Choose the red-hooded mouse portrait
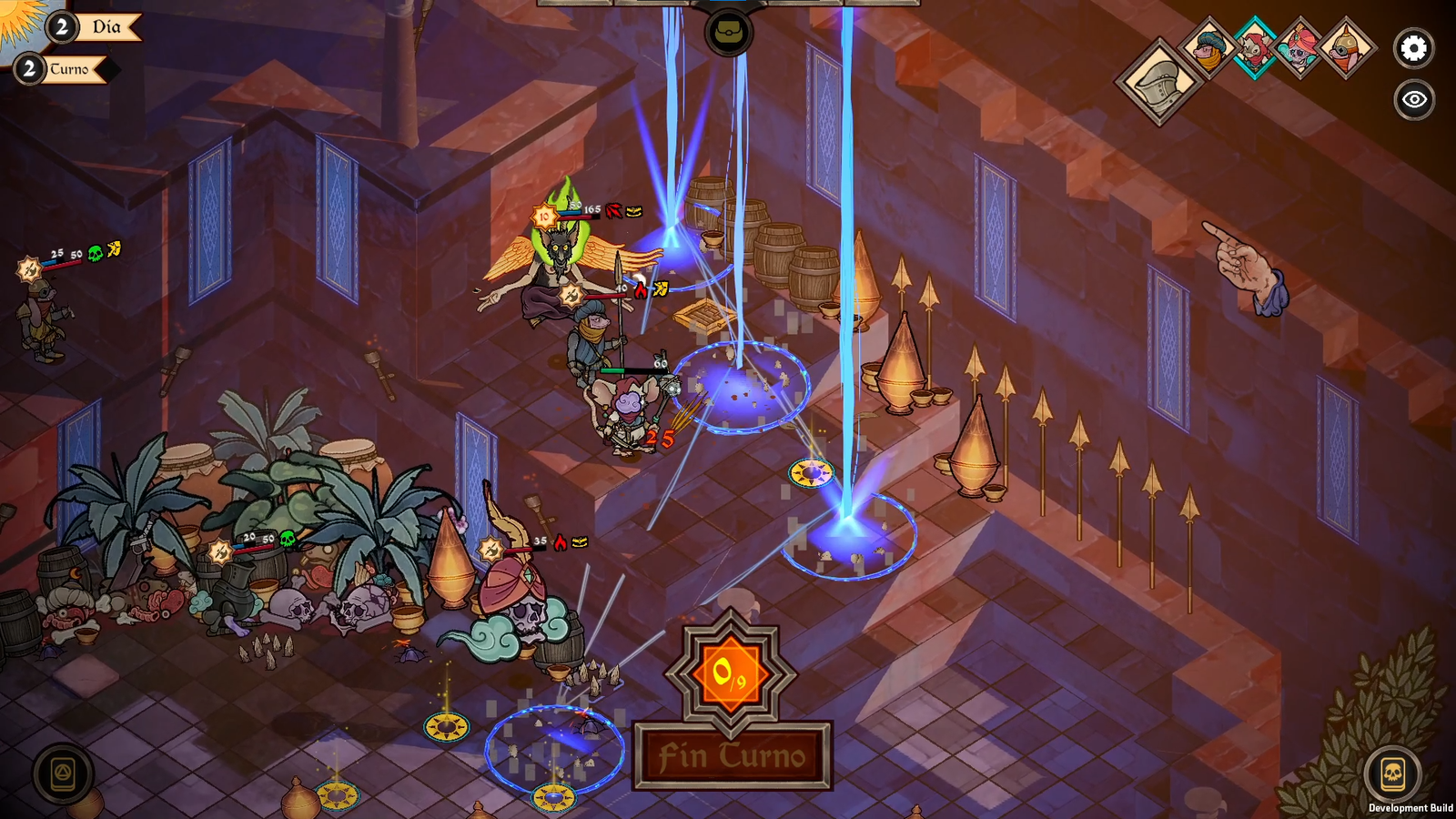 1254,47
